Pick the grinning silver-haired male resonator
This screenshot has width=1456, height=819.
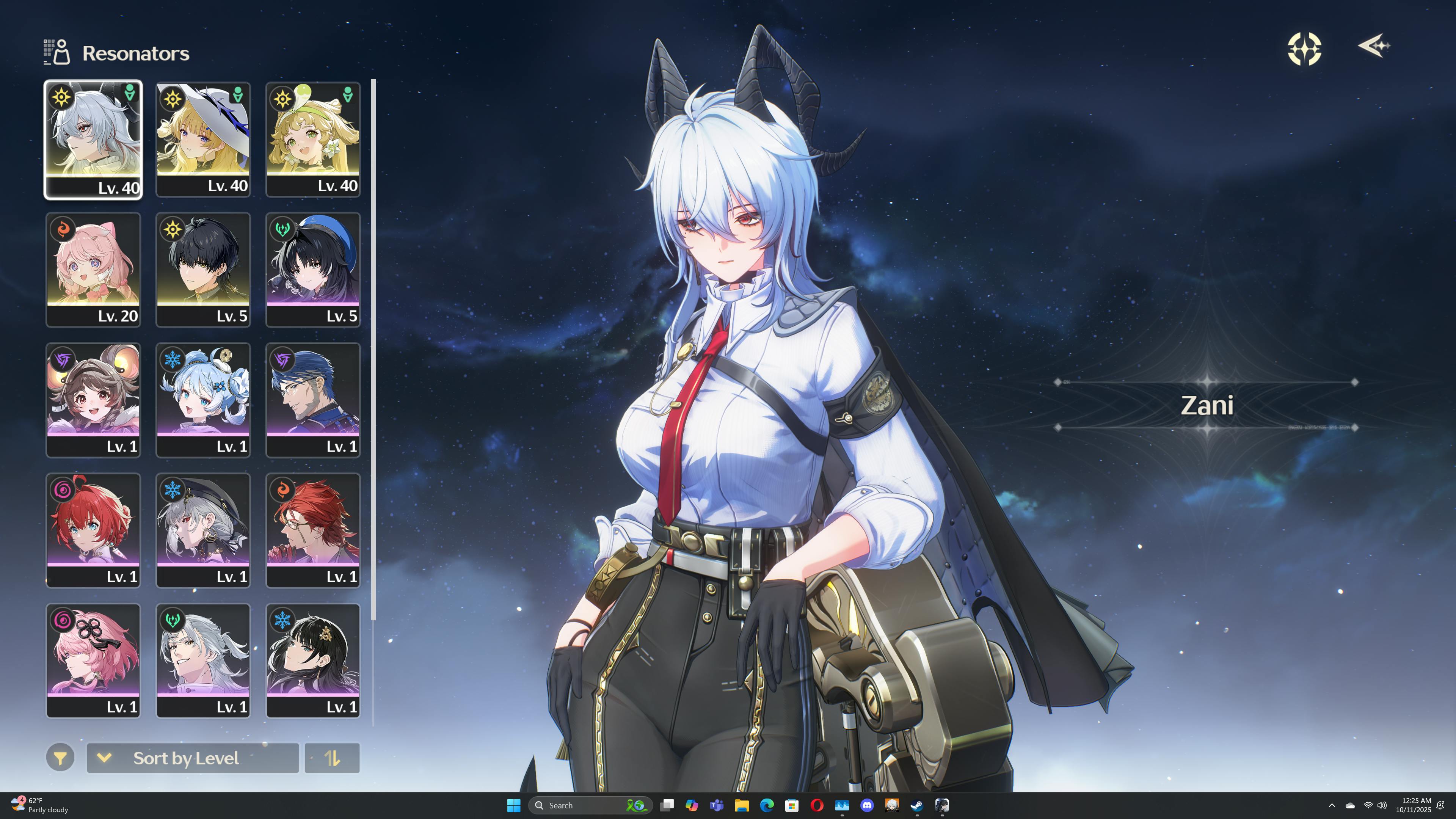tap(203, 660)
